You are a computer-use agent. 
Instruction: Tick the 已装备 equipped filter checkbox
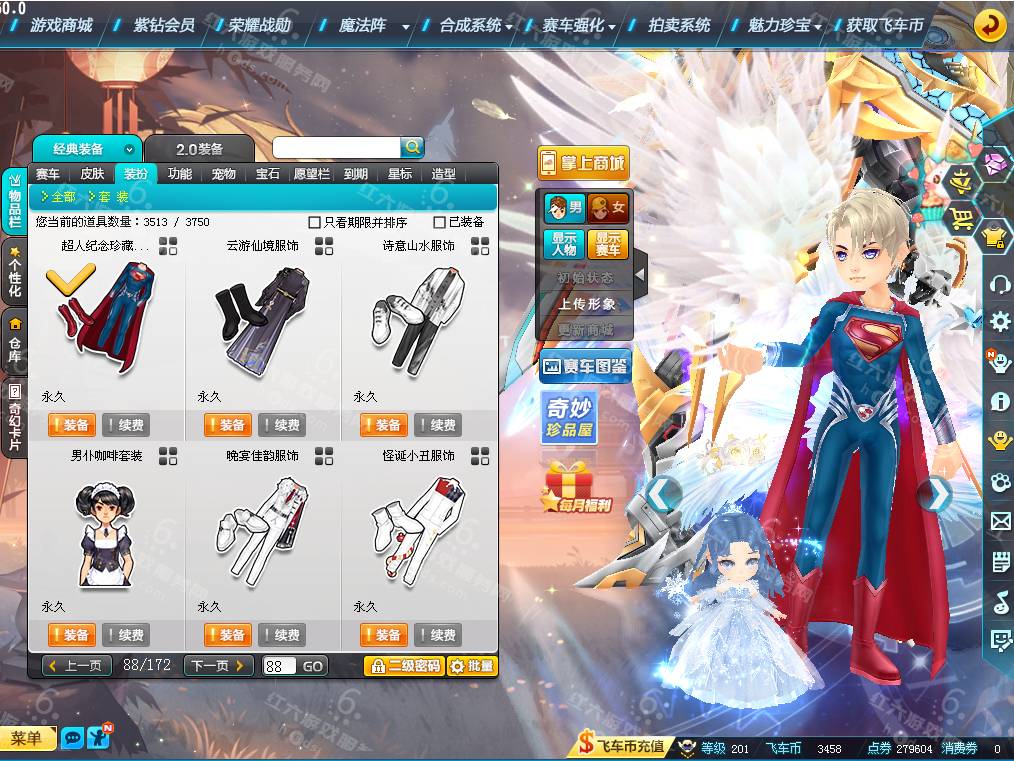pyautogui.click(x=440, y=222)
